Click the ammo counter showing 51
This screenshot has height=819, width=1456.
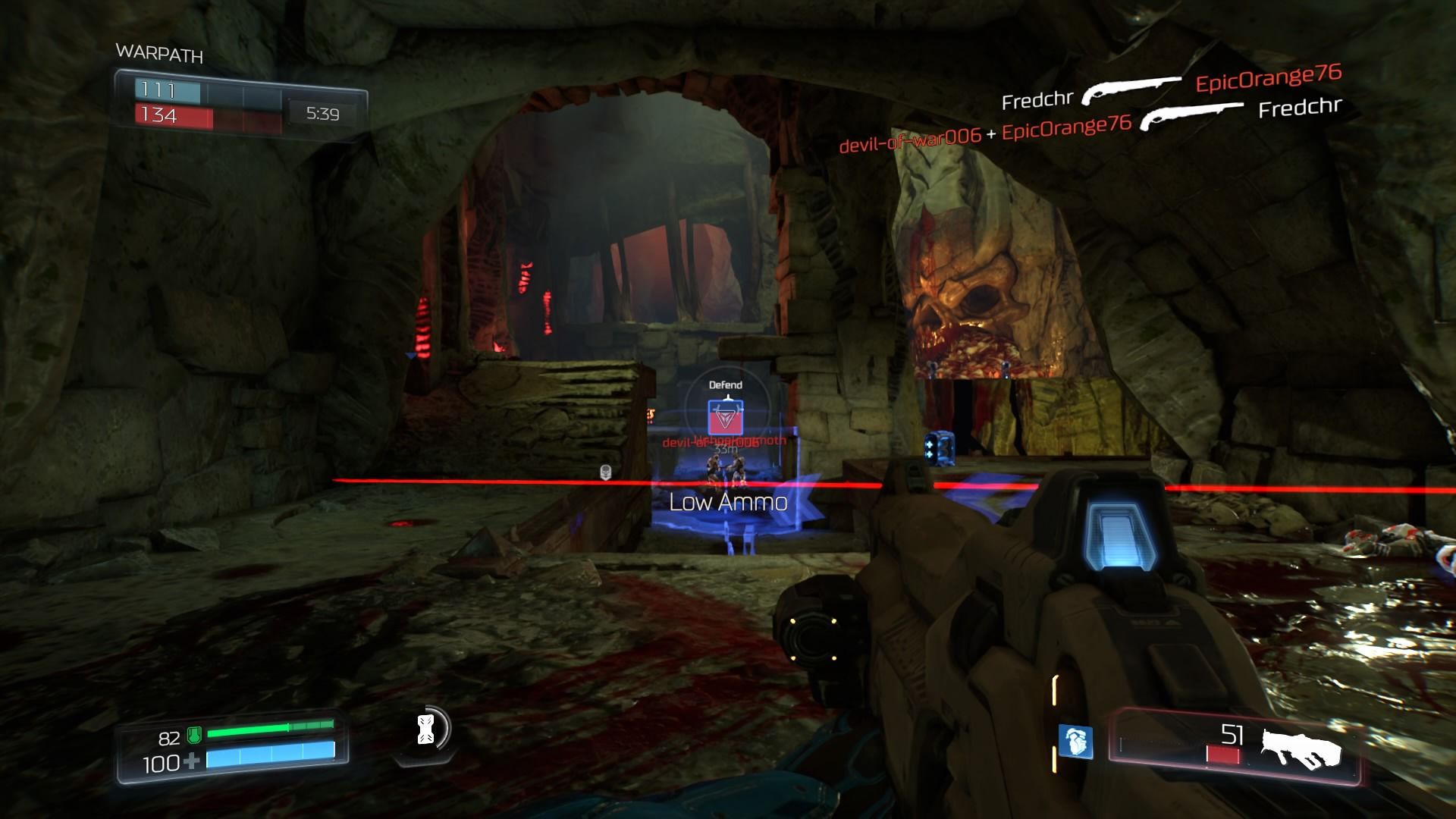(x=1234, y=733)
